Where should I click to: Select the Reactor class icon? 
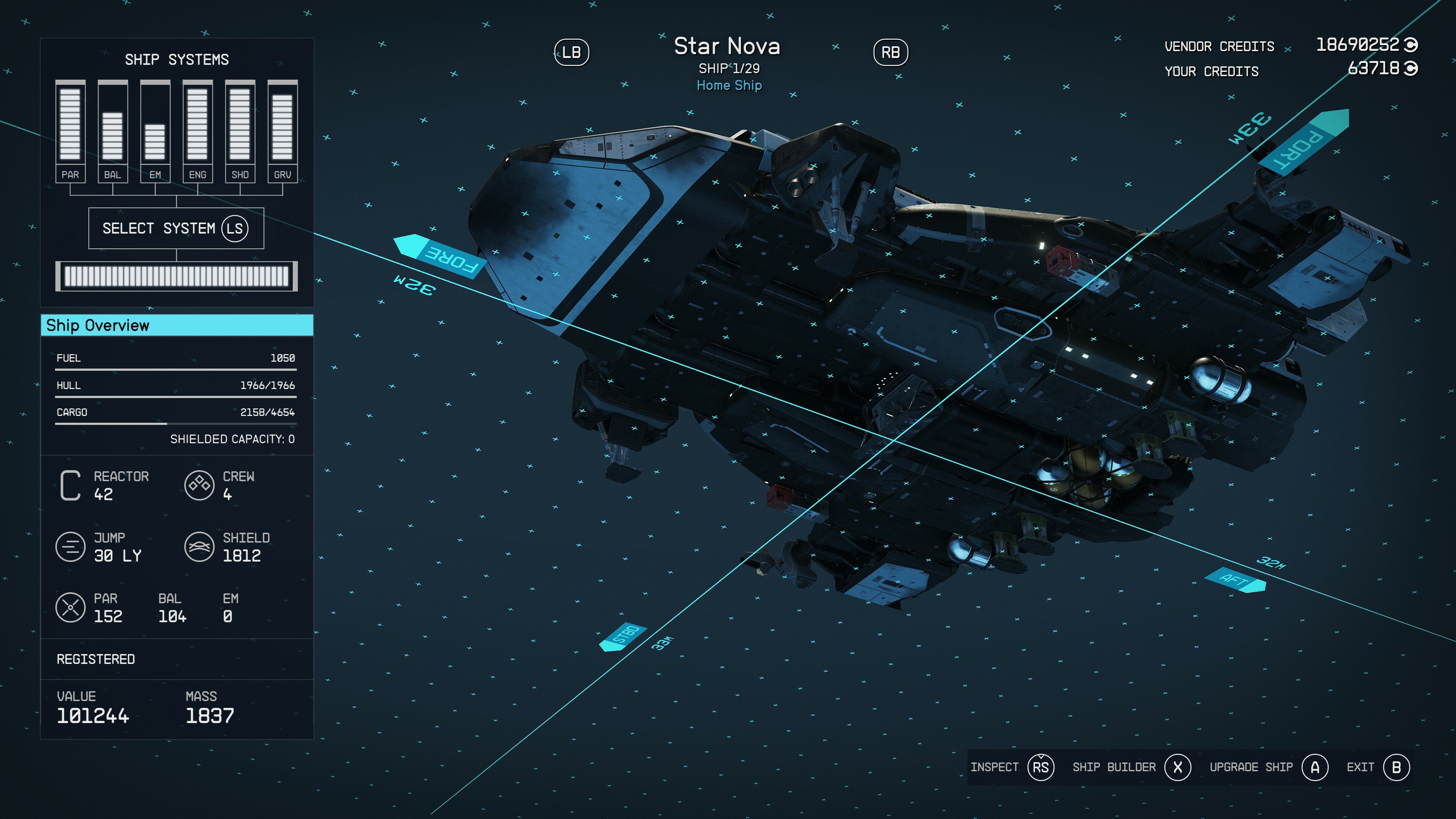tap(70, 486)
